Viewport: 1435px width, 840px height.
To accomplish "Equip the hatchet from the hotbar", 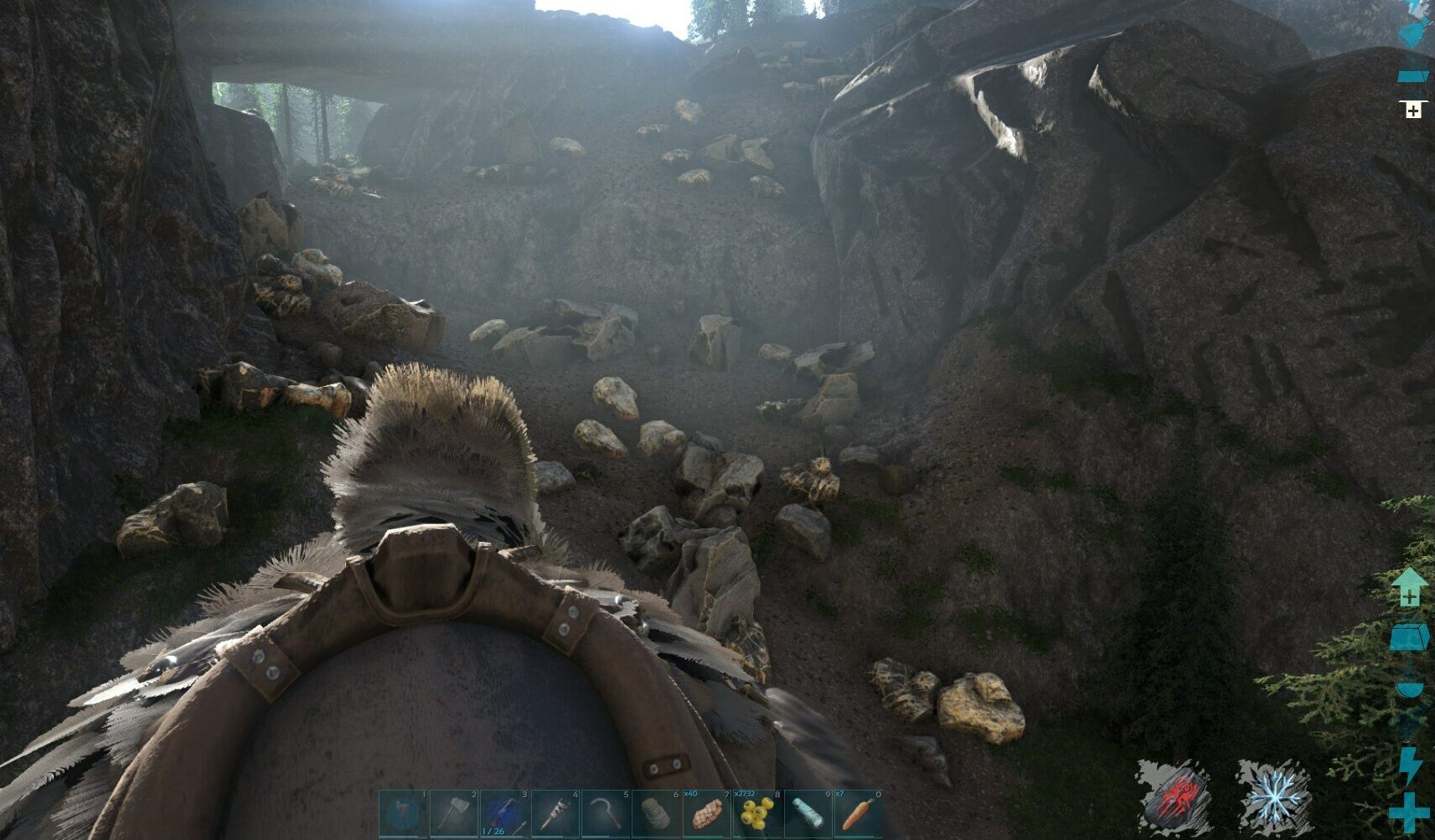I will pyautogui.click(x=455, y=813).
